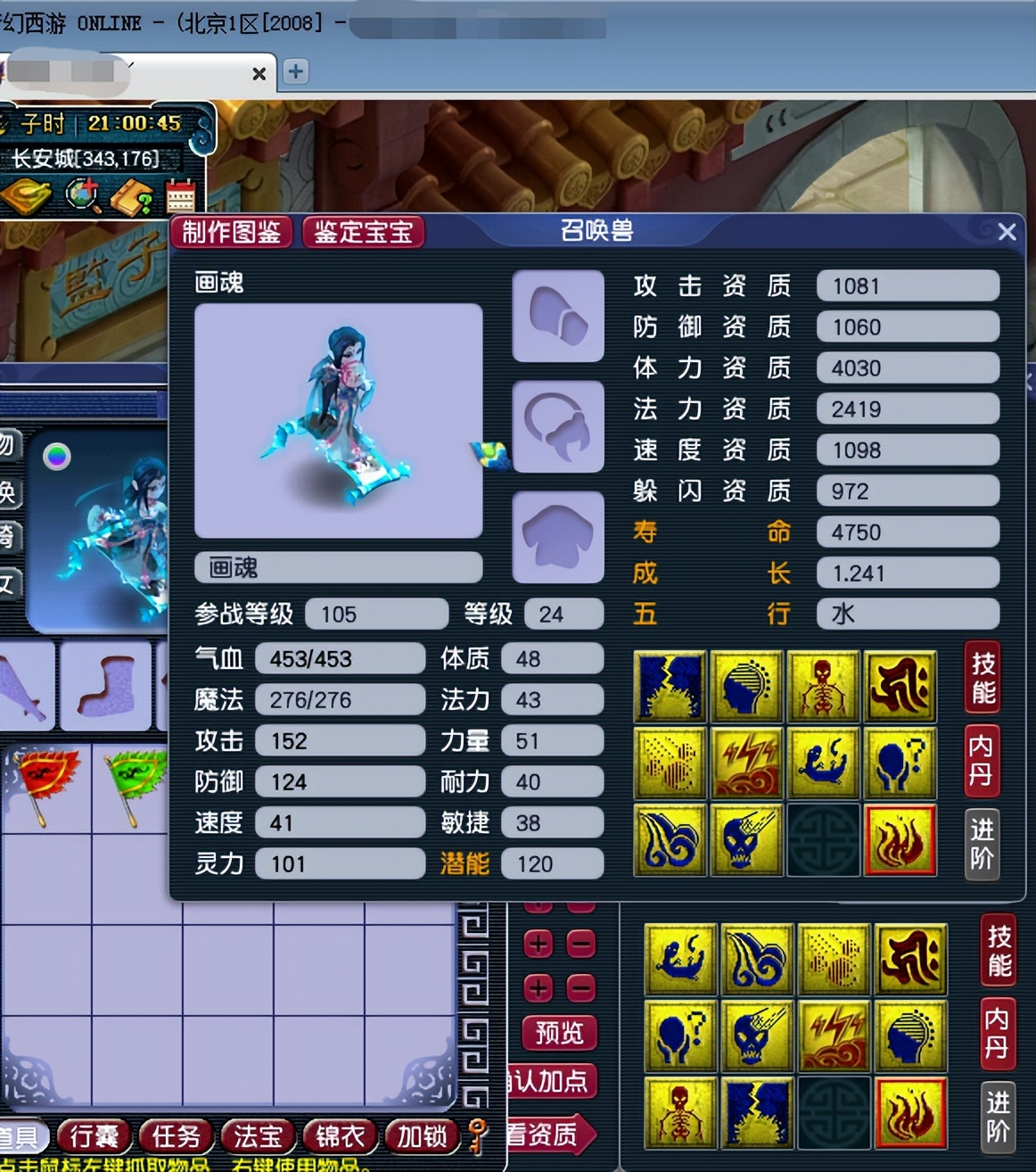Open the question-mark book icon
This screenshot has width=1036, height=1172.
[132, 197]
